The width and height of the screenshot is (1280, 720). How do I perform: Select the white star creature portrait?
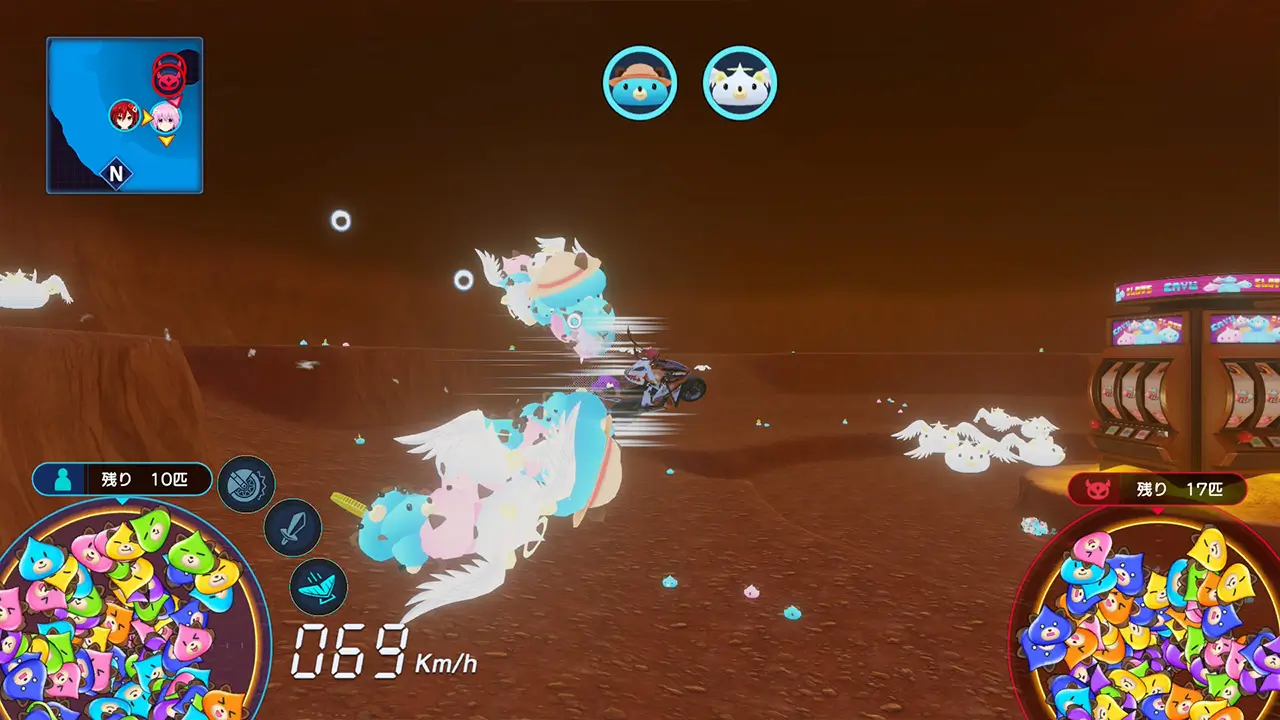click(x=740, y=84)
